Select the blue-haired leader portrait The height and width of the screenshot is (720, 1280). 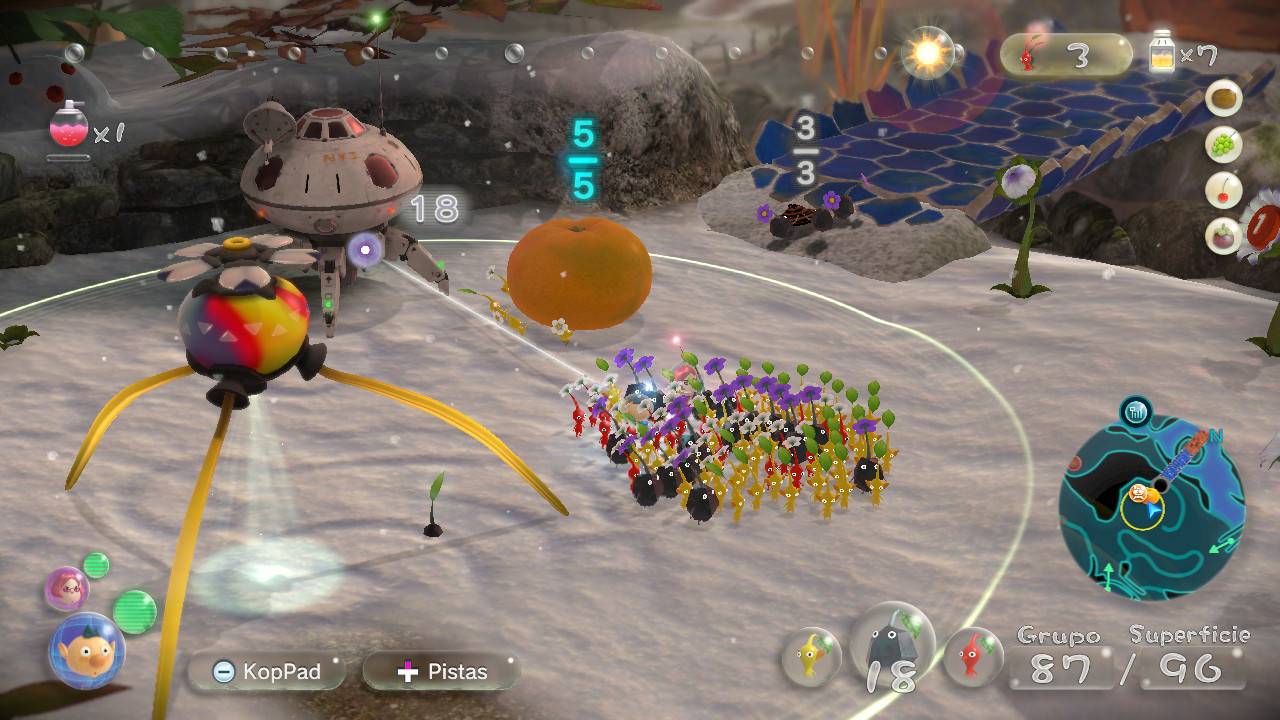pyautogui.click(x=86, y=651)
